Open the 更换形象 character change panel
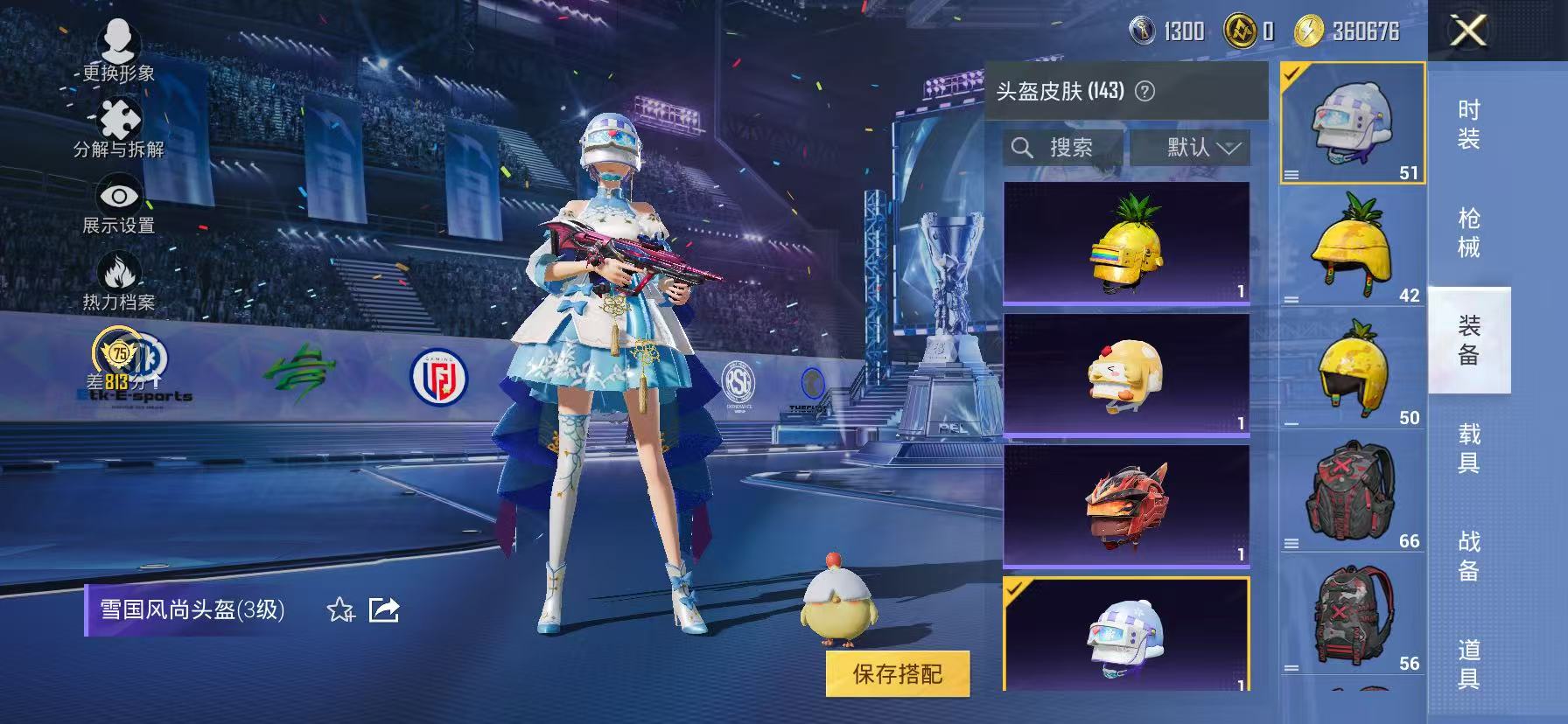Screen dimensions: 1568x724 point(121,41)
